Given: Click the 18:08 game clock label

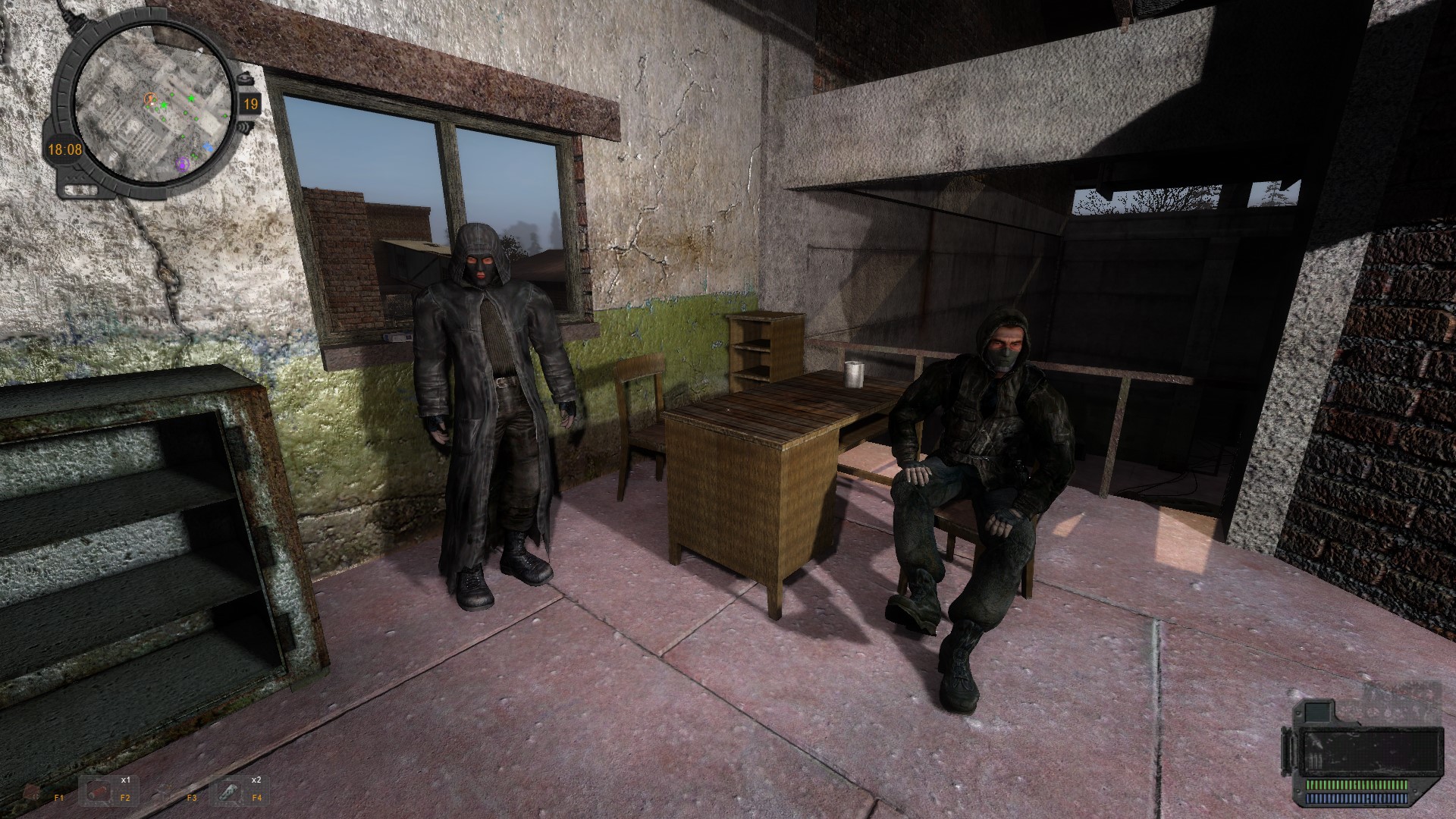Looking at the screenshot, I should click(64, 149).
